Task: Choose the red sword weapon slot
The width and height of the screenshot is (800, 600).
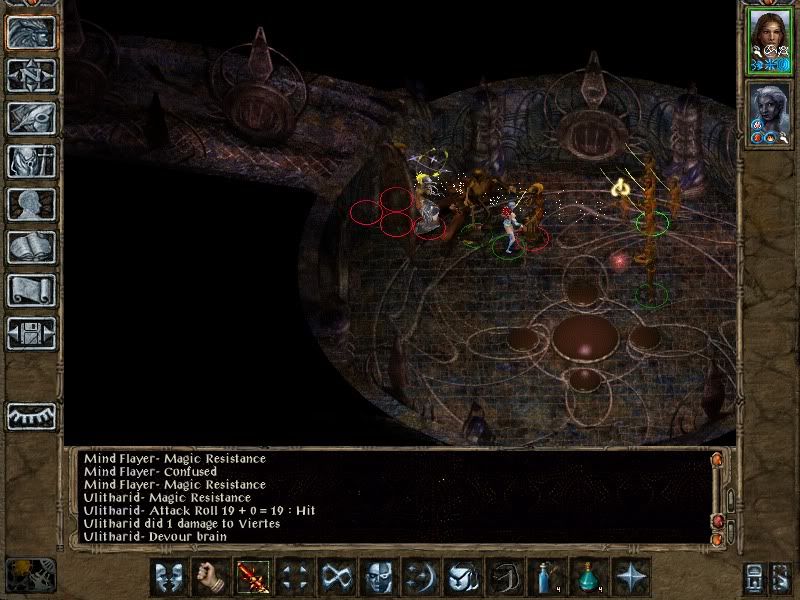Action: click(x=253, y=577)
